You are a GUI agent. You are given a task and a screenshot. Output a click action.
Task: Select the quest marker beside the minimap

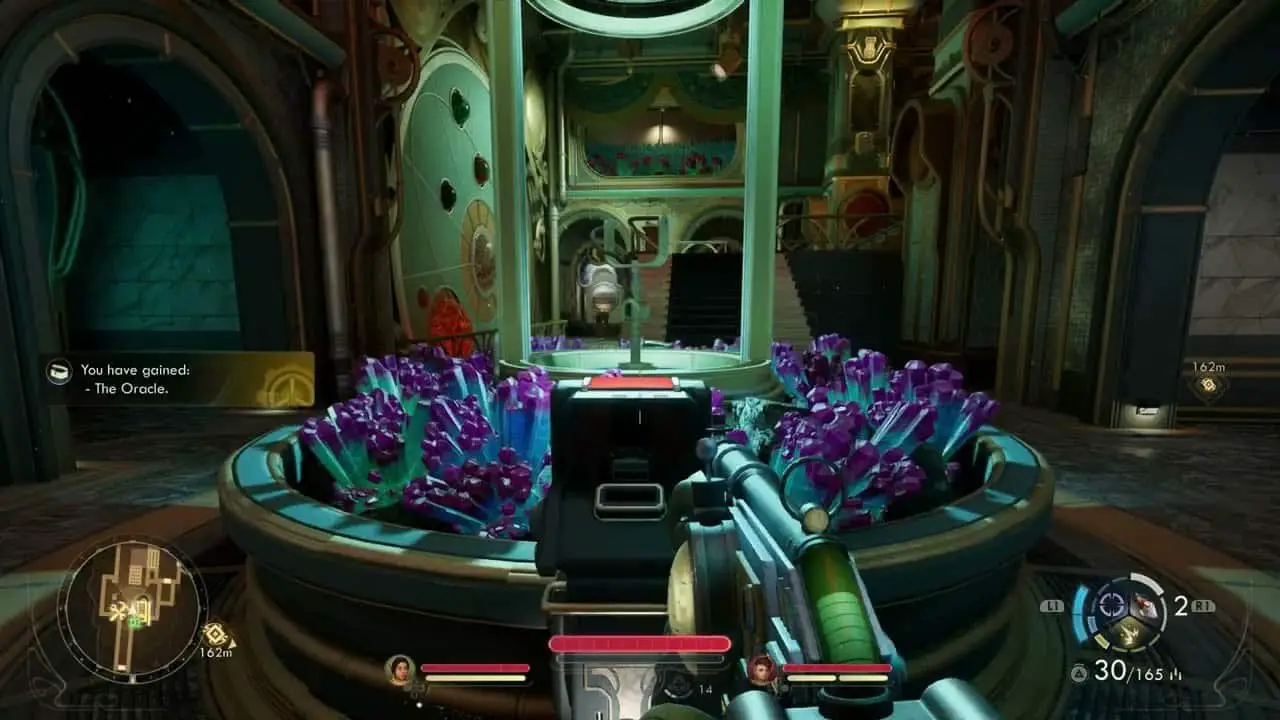(215, 633)
